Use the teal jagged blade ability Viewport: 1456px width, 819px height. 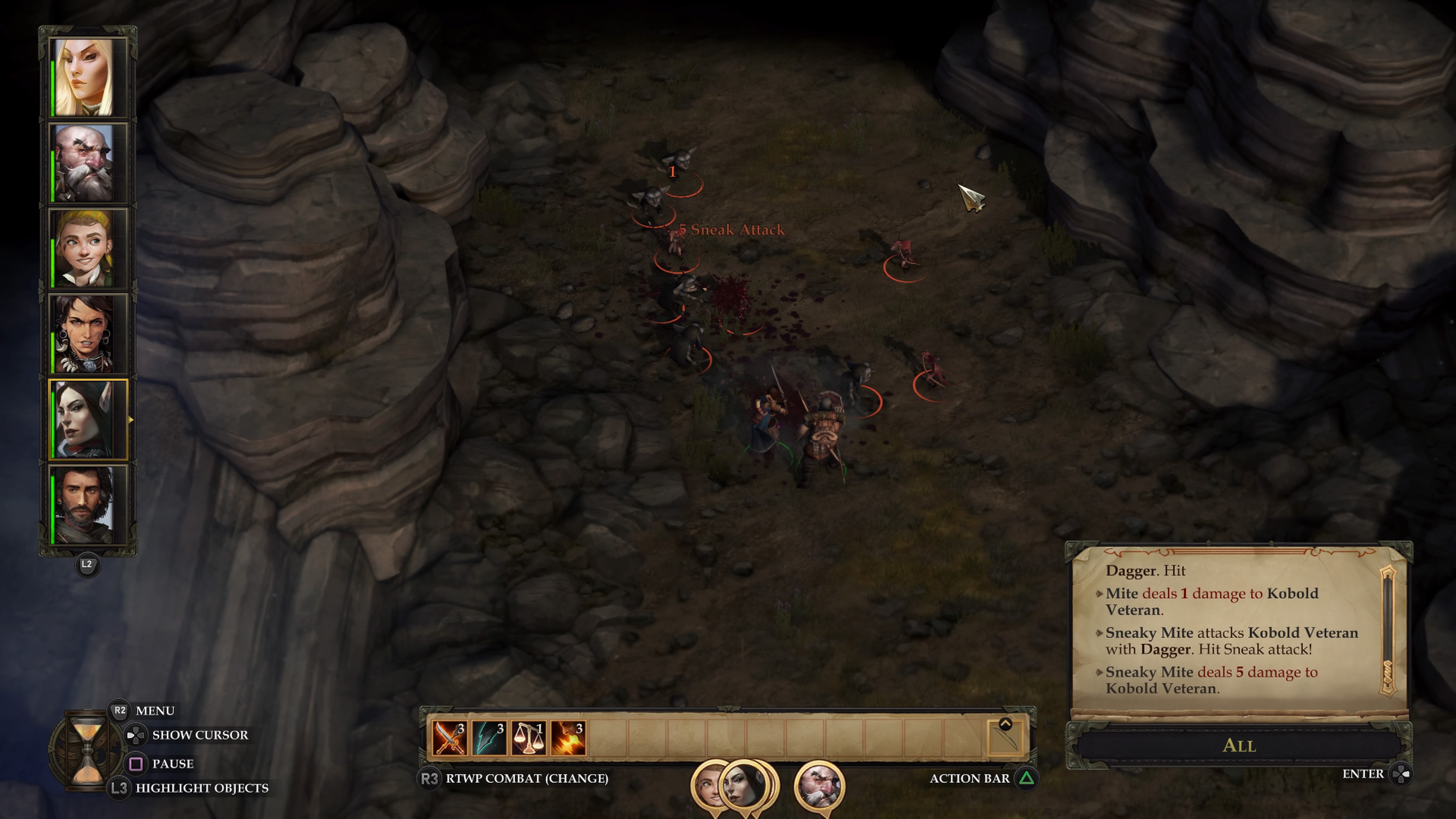(x=489, y=737)
